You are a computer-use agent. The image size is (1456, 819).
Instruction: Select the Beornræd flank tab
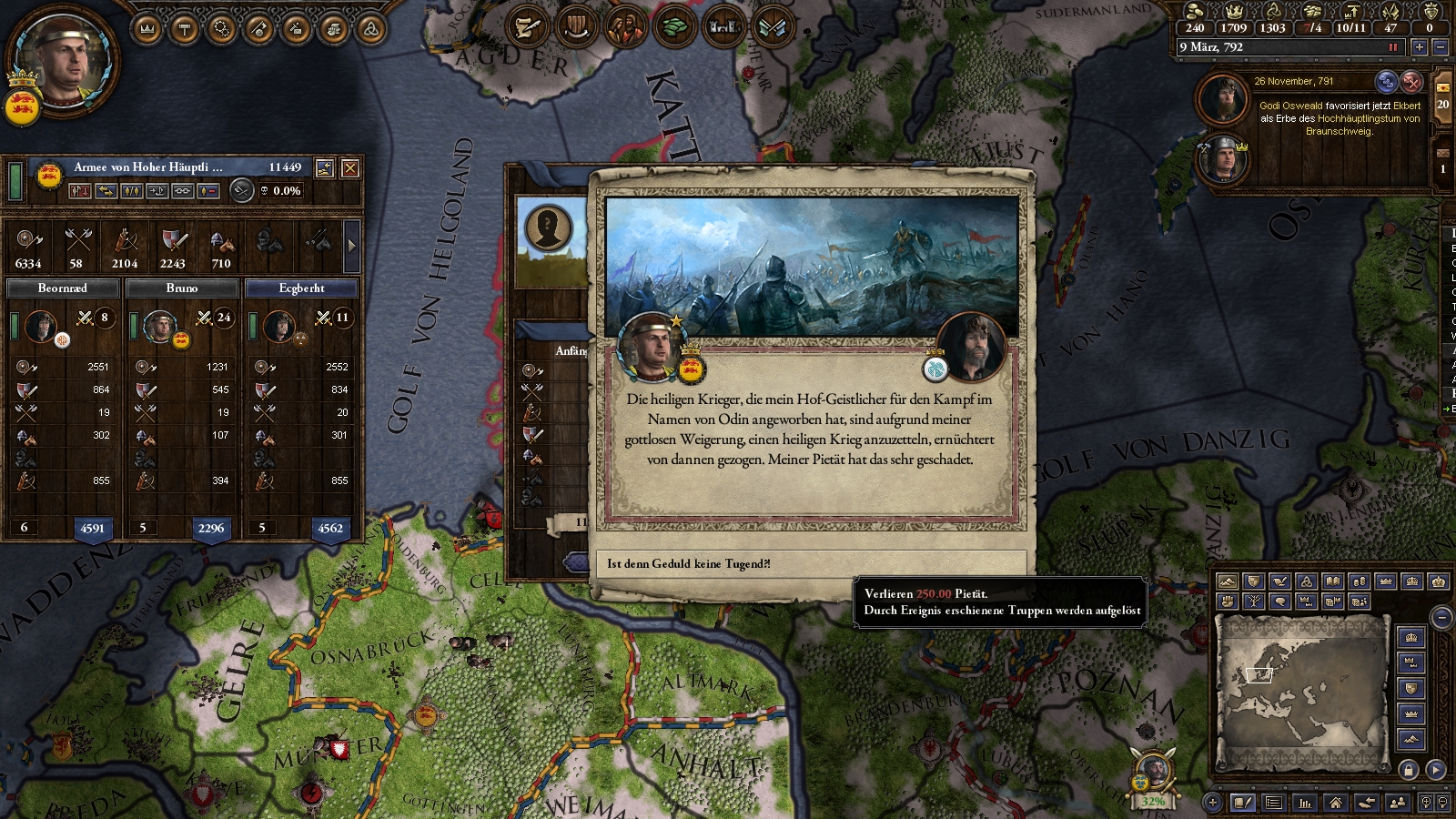pyautogui.click(x=63, y=288)
